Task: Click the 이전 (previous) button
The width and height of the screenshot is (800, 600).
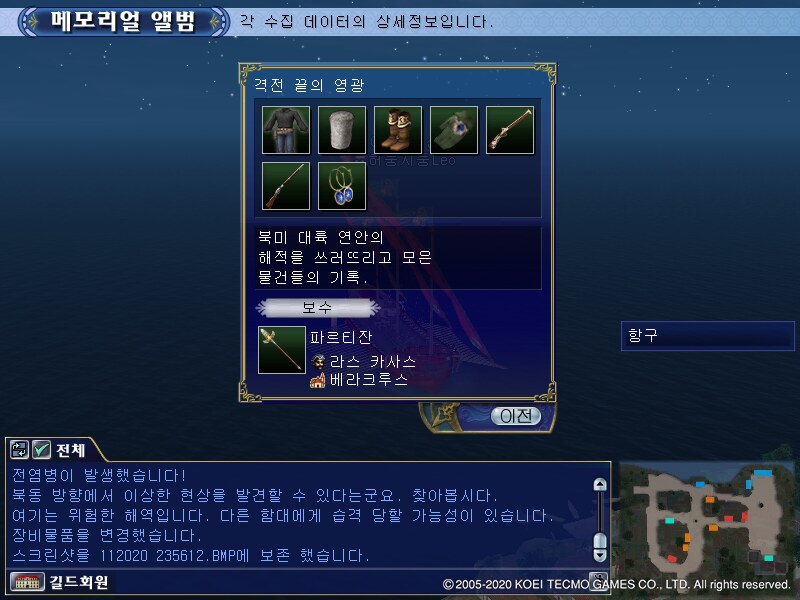Action: pos(515,415)
